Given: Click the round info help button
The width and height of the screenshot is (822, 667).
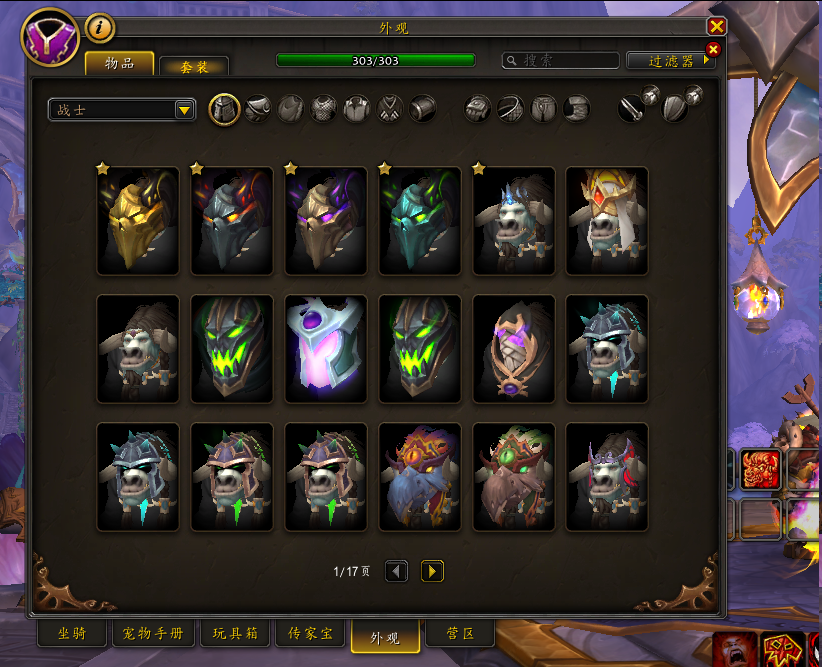Looking at the screenshot, I should [x=99, y=28].
